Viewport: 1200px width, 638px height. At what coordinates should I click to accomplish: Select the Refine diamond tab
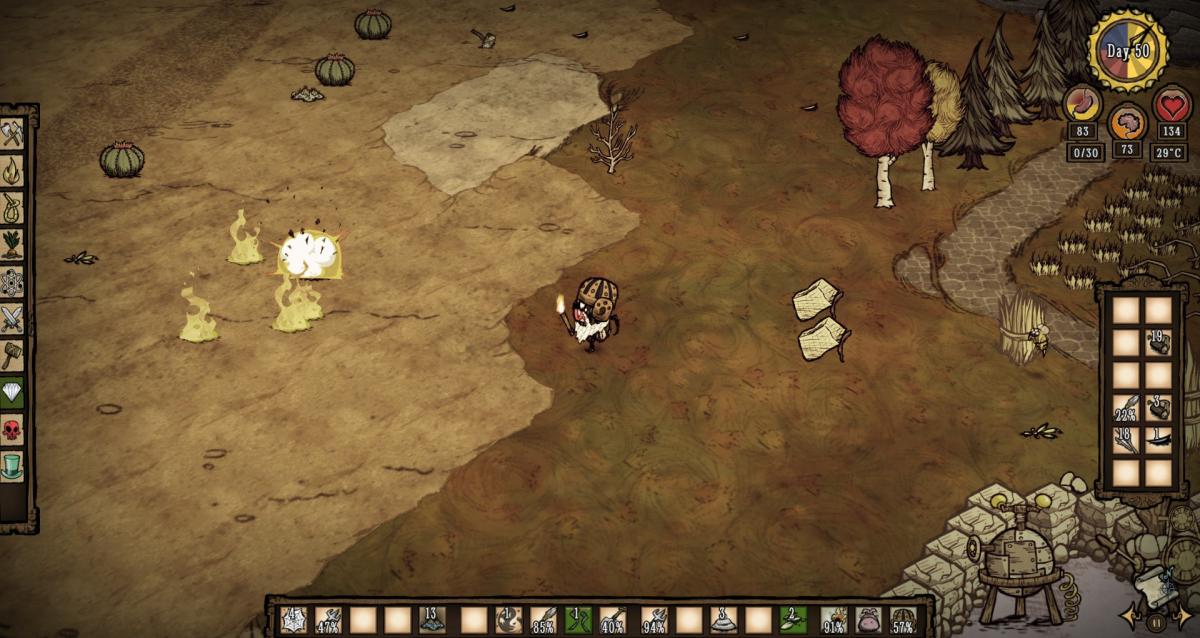pos(12,393)
